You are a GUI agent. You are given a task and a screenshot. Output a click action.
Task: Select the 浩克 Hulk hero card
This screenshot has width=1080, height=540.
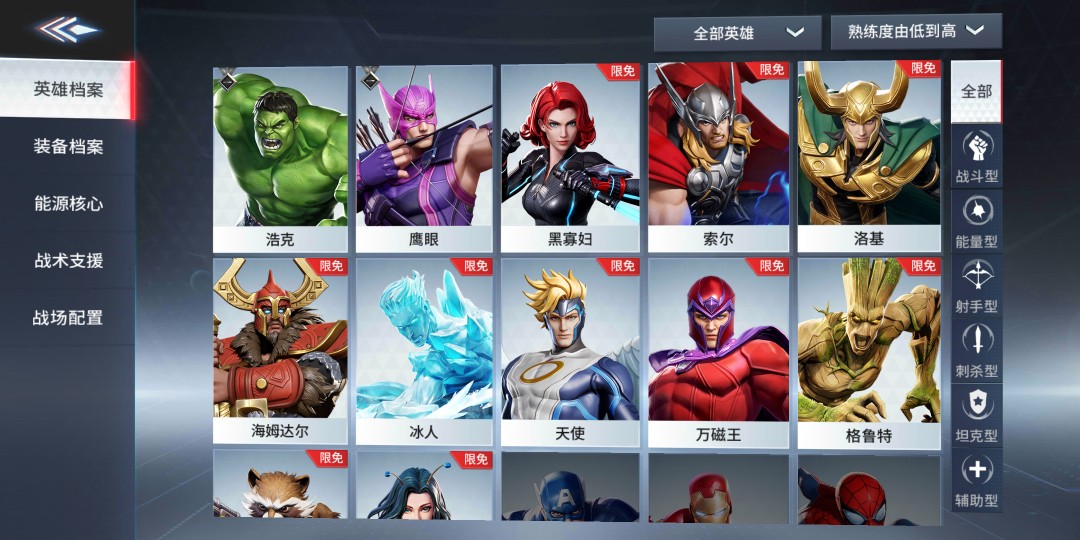pyautogui.click(x=280, y=158)
